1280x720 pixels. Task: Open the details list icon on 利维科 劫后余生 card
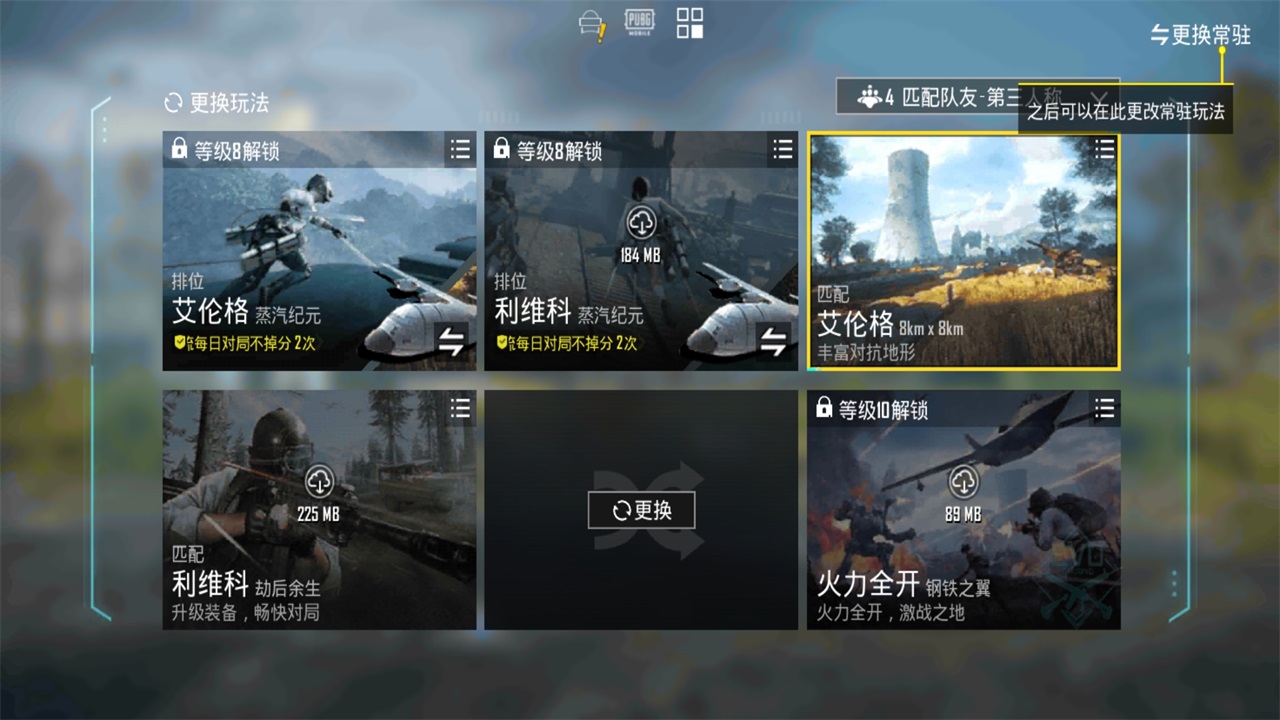(x=460, y=409)
